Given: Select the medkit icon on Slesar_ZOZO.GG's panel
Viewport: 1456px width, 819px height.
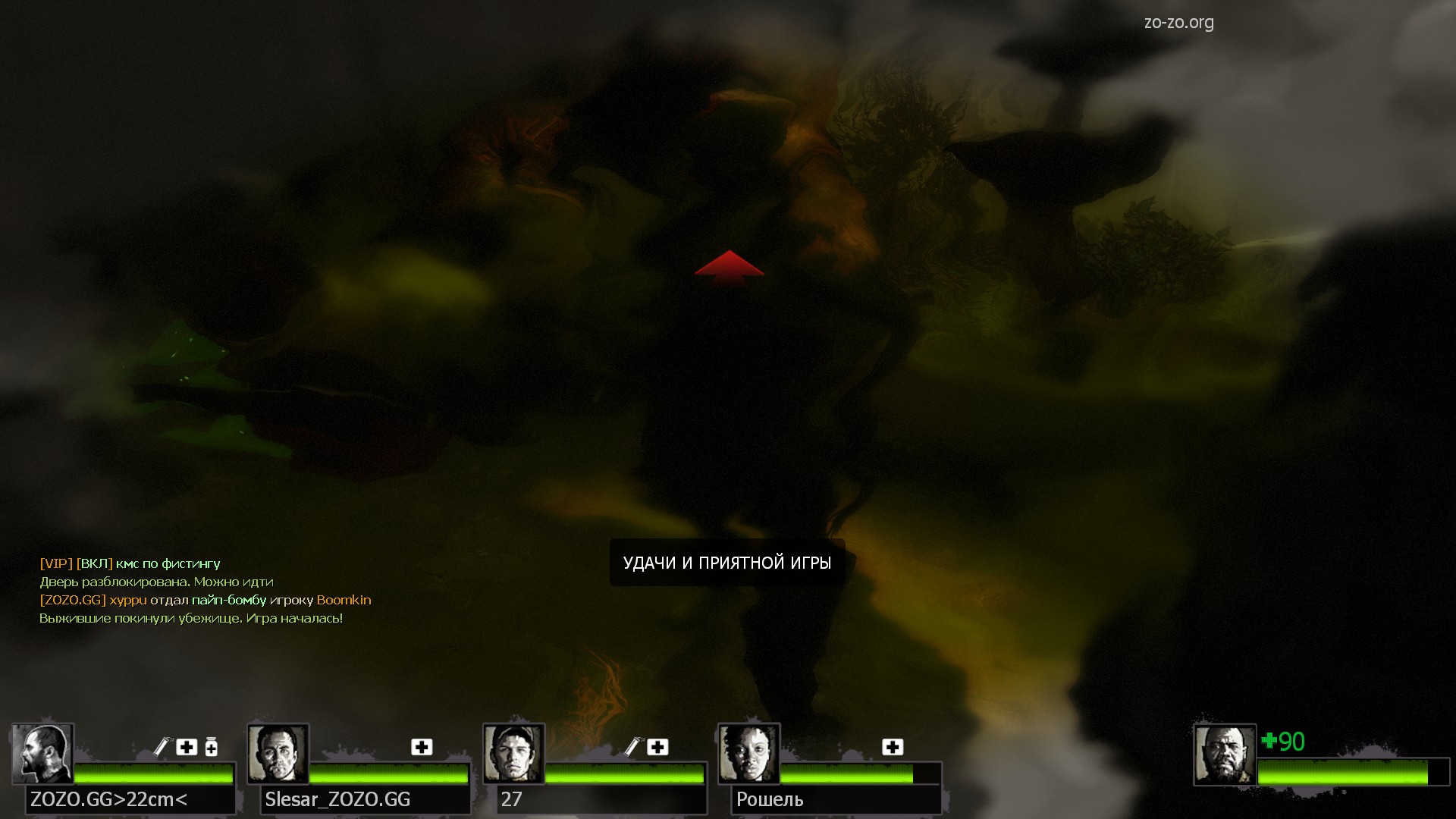Looking at the screenshot, I should pos(422,747).
